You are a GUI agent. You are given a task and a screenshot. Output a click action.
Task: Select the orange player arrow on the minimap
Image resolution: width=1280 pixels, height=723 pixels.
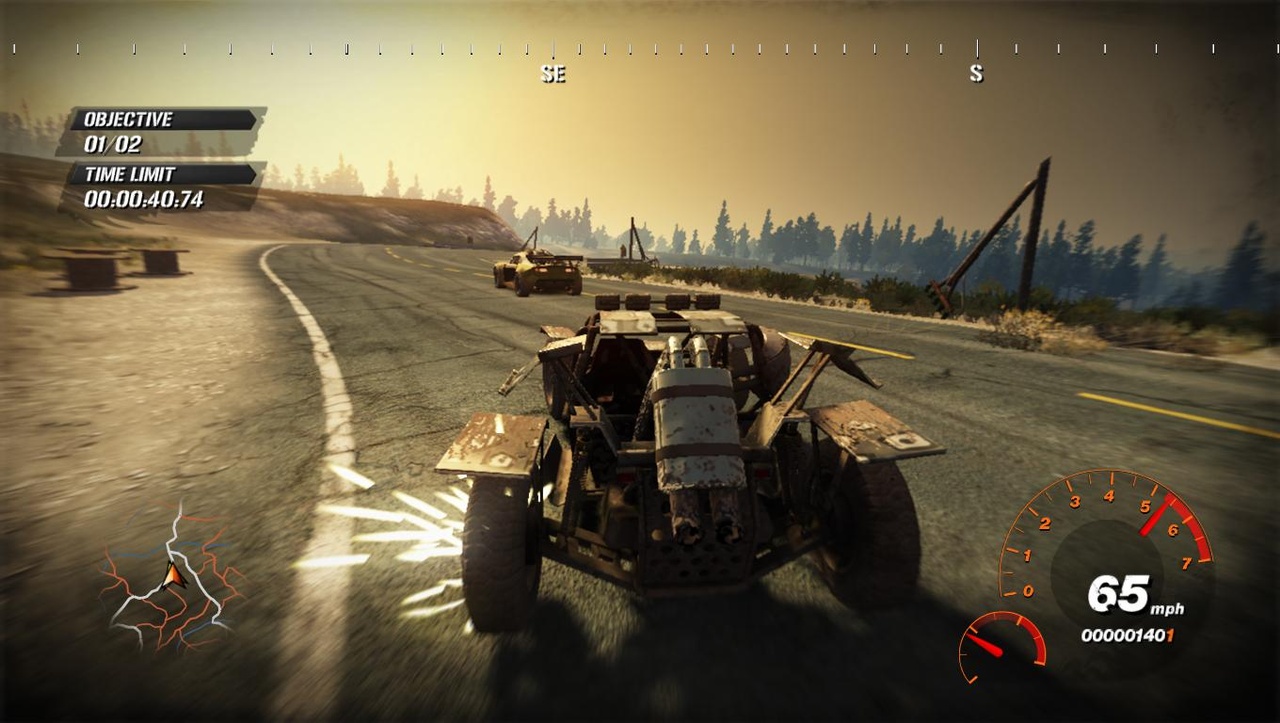pyautogui.click(x=175, y=574)
